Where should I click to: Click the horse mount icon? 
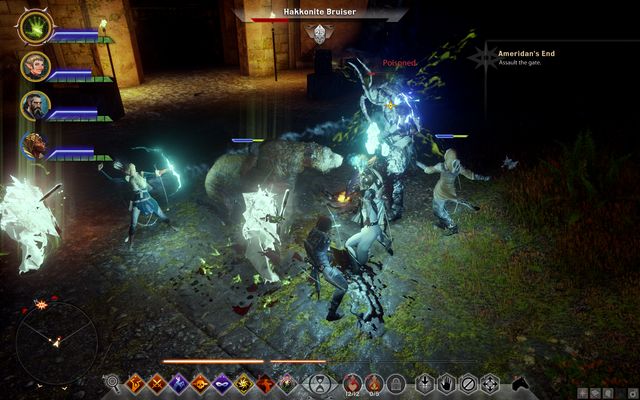click(x=521, y=382)
